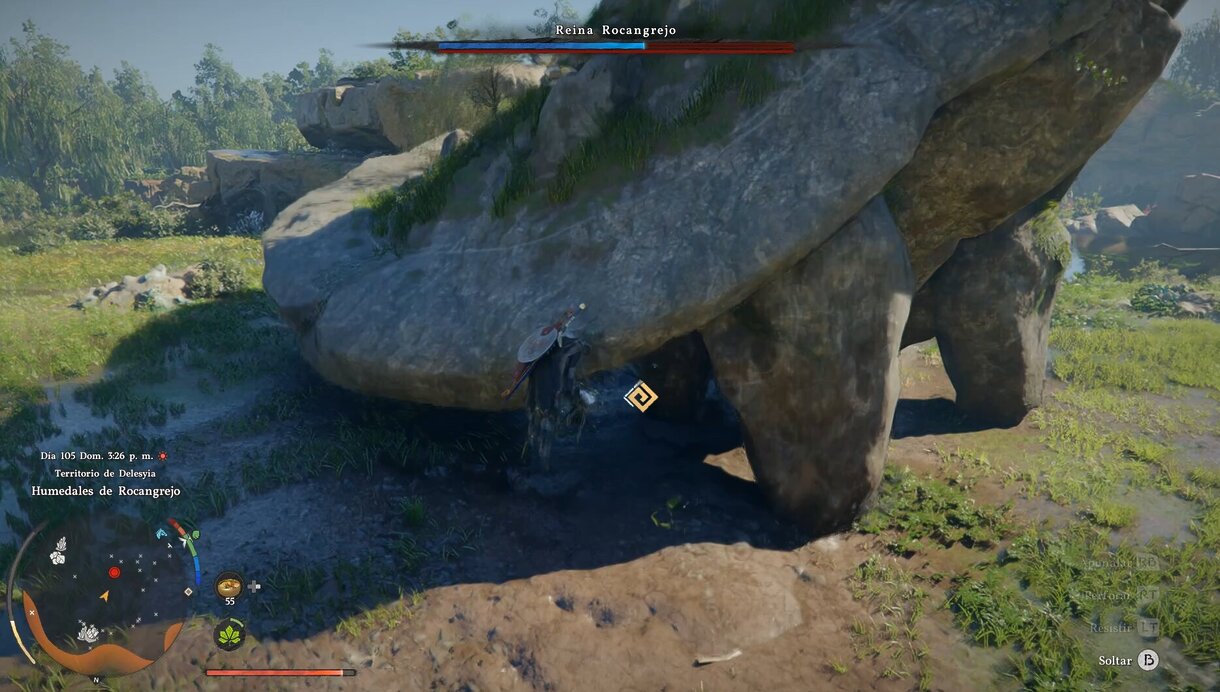The height and width of the screenshot is (692, 1220).
Task: Click the plus icon beside food slot
Action: tap(255, 586)
